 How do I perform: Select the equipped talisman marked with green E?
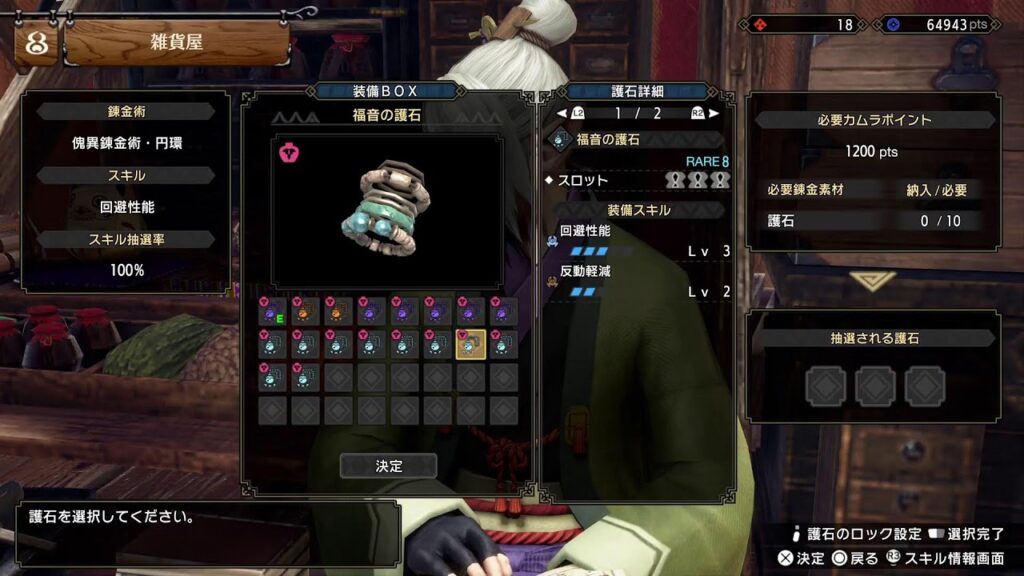click(x=273, y=311)
